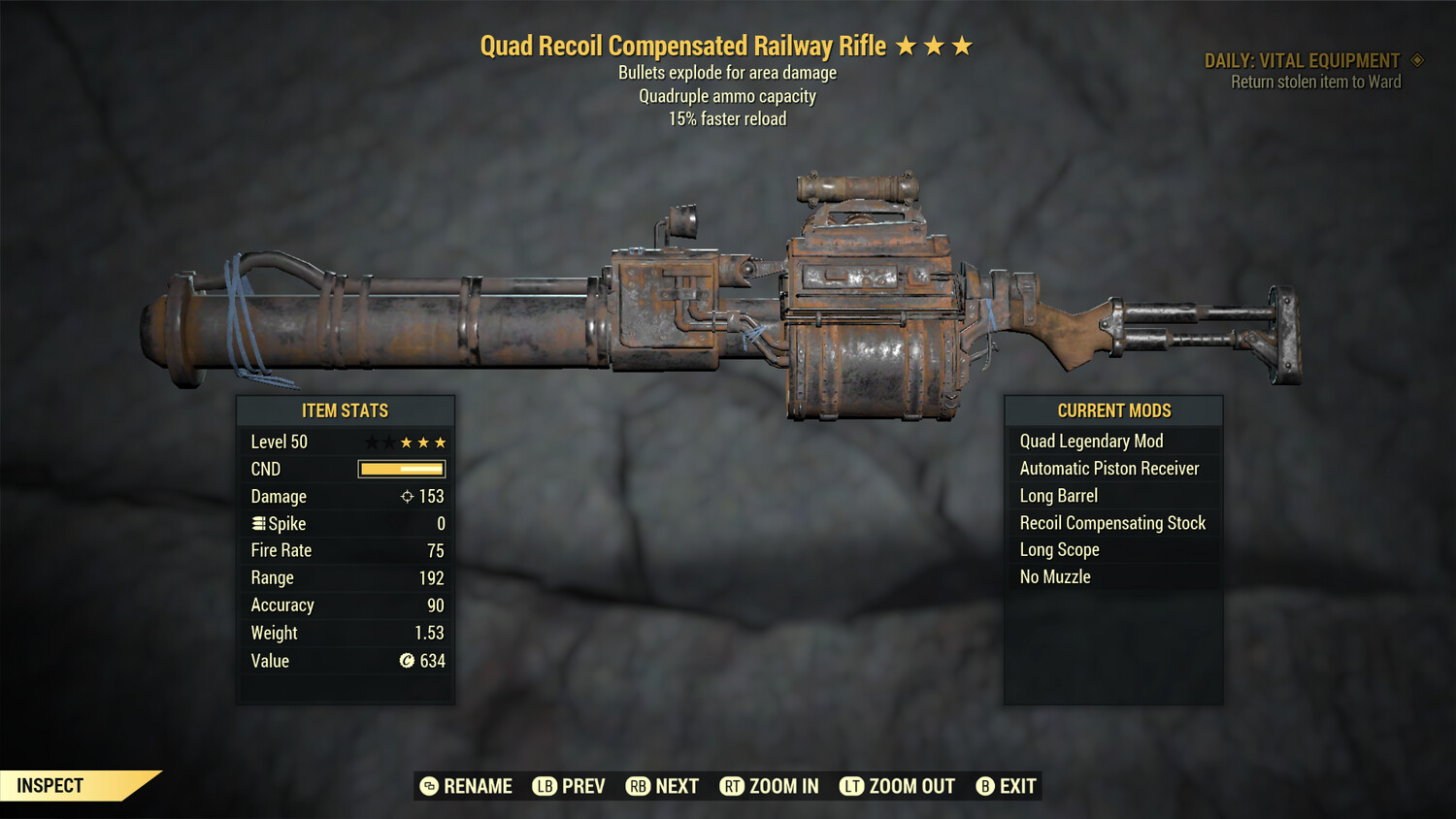Toggle the Quad Legendary Mod entry

[1091, 441]
